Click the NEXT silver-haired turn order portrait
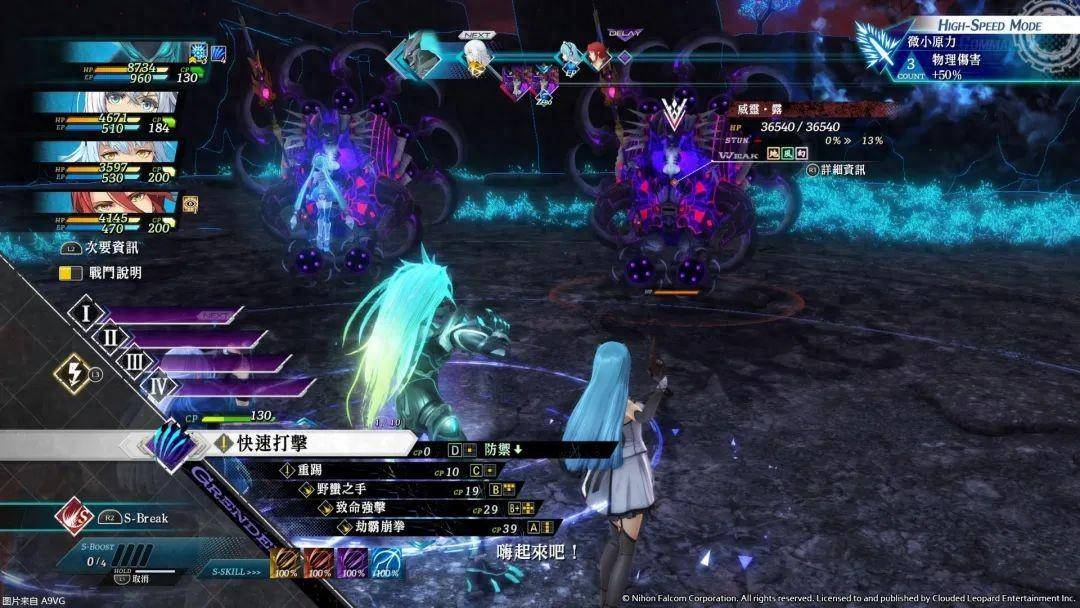 click(477, 55)
